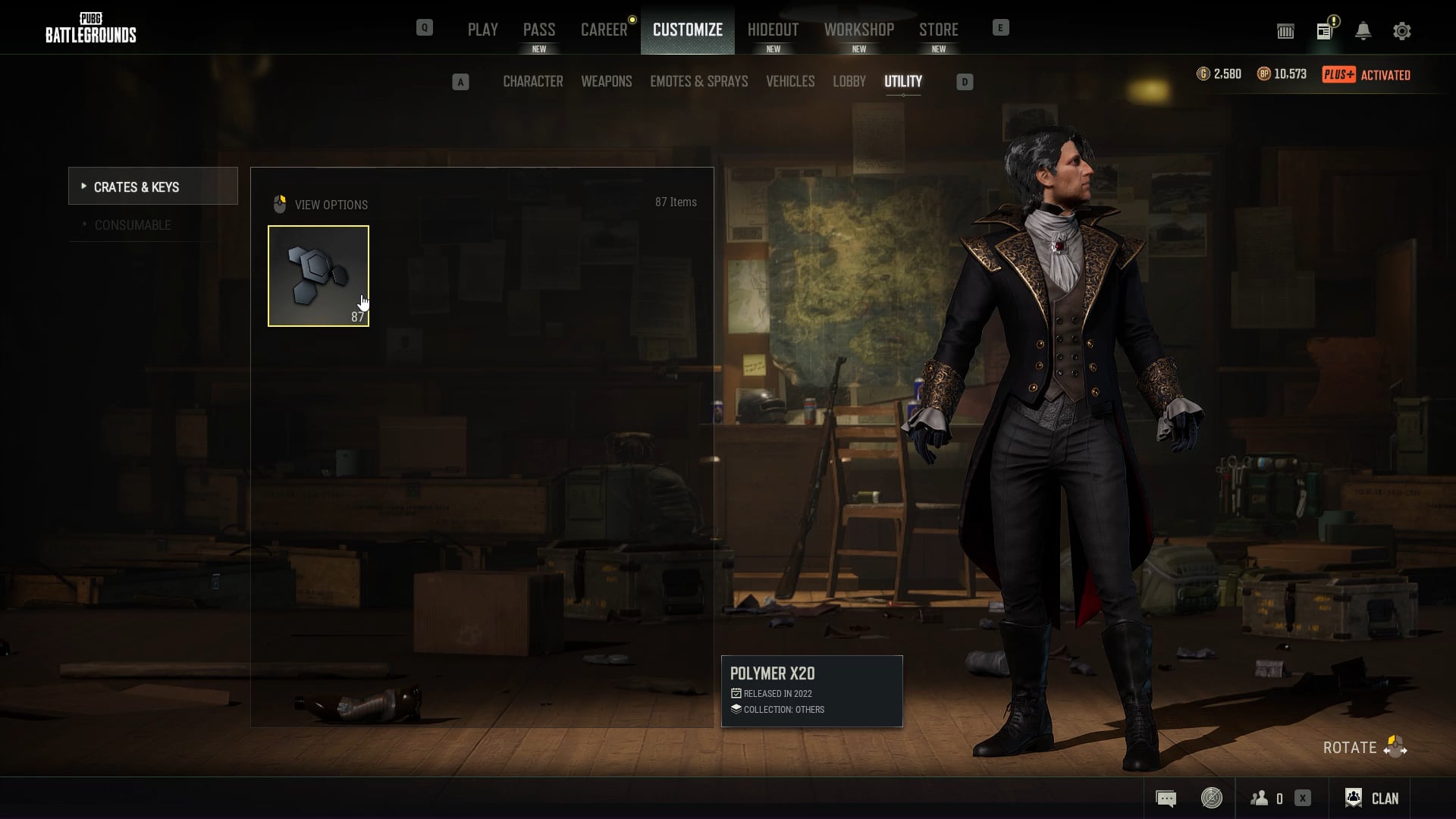This screenshot has width=1456, height=819.
Task: Switch to the Pass tab
Action: coord(538,30)
